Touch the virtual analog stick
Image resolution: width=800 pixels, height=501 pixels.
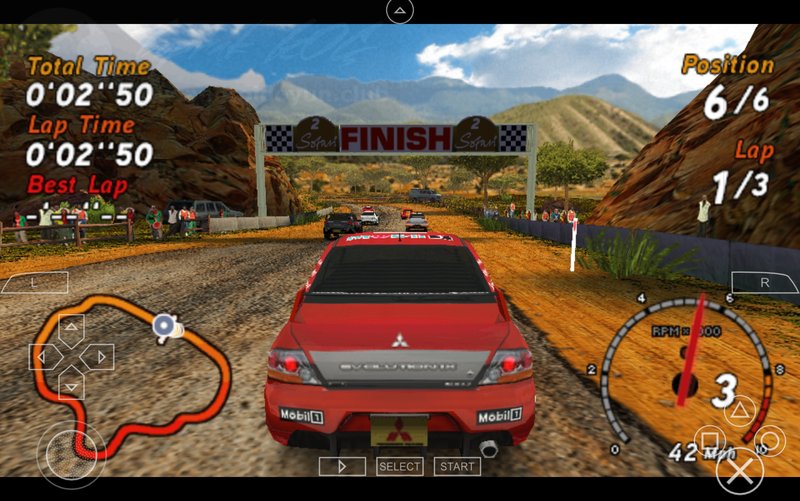pos(71,452)
